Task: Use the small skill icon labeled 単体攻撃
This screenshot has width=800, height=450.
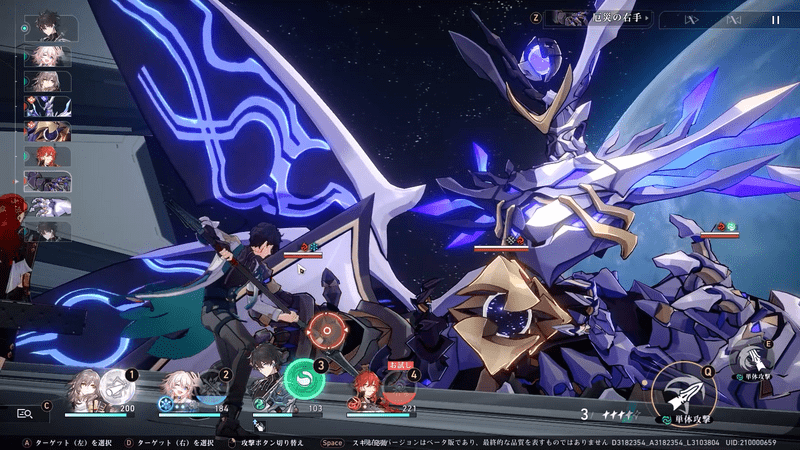Action: (x=750, y=361)
